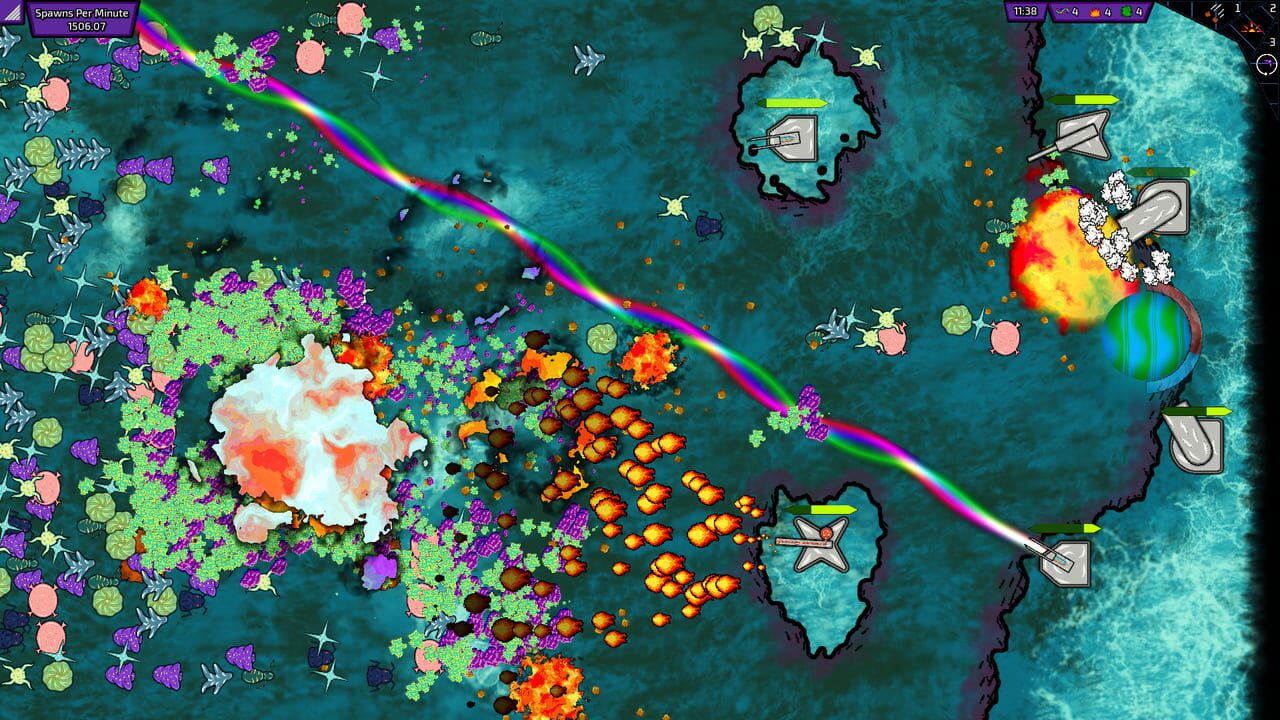Click the rainbow wave icon in the top-right stats bar
Viewport: 1280px width, 720px height.
pyautogui.click(x=1062, y=12)
